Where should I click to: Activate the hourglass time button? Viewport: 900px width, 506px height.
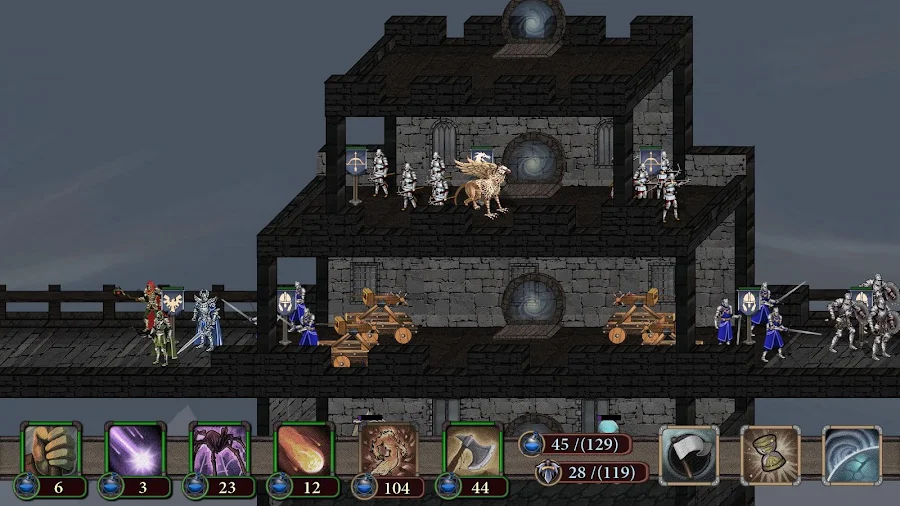pos(770,455)
